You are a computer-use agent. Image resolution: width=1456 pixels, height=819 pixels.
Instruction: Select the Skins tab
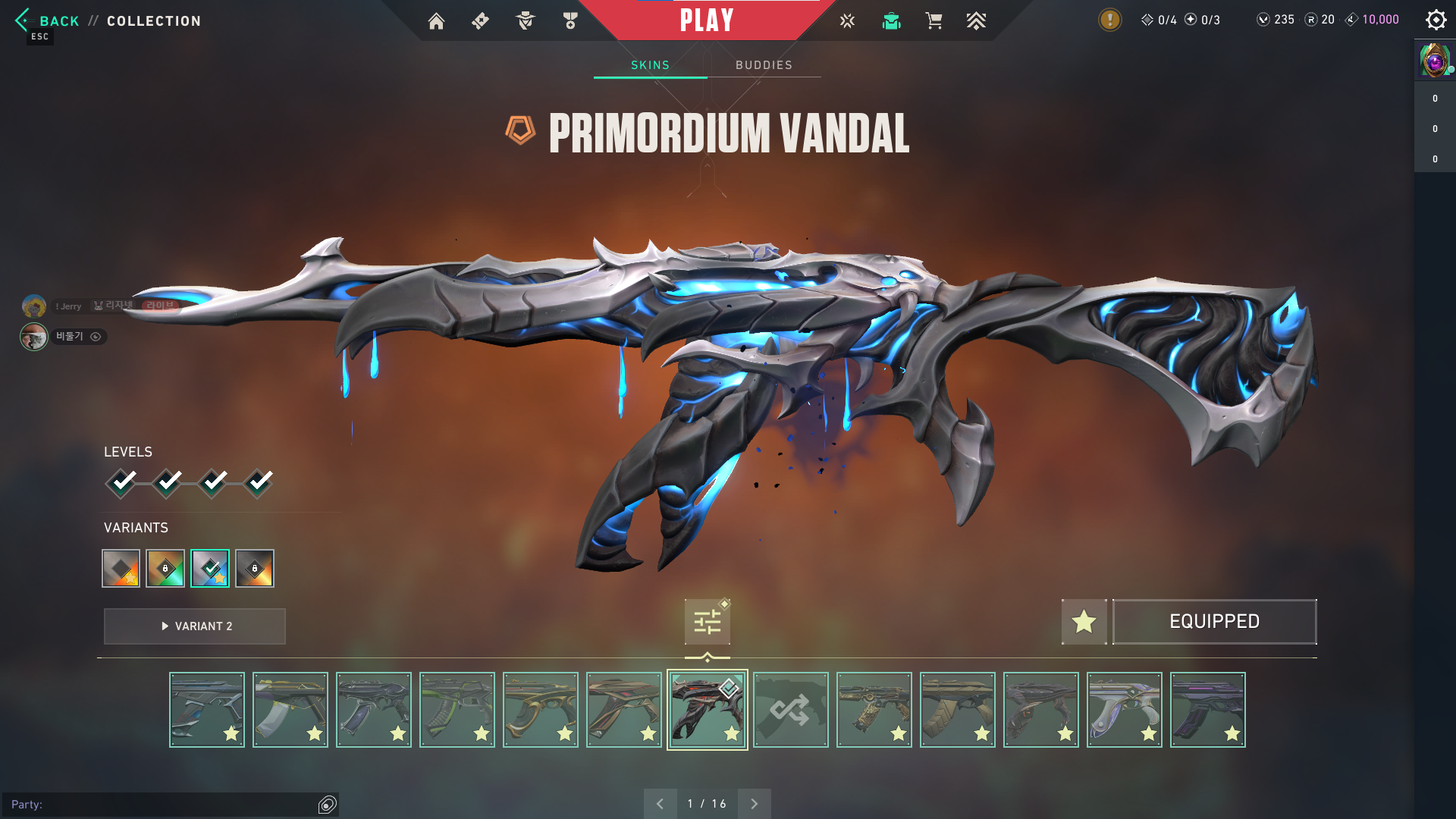[650, 65]
